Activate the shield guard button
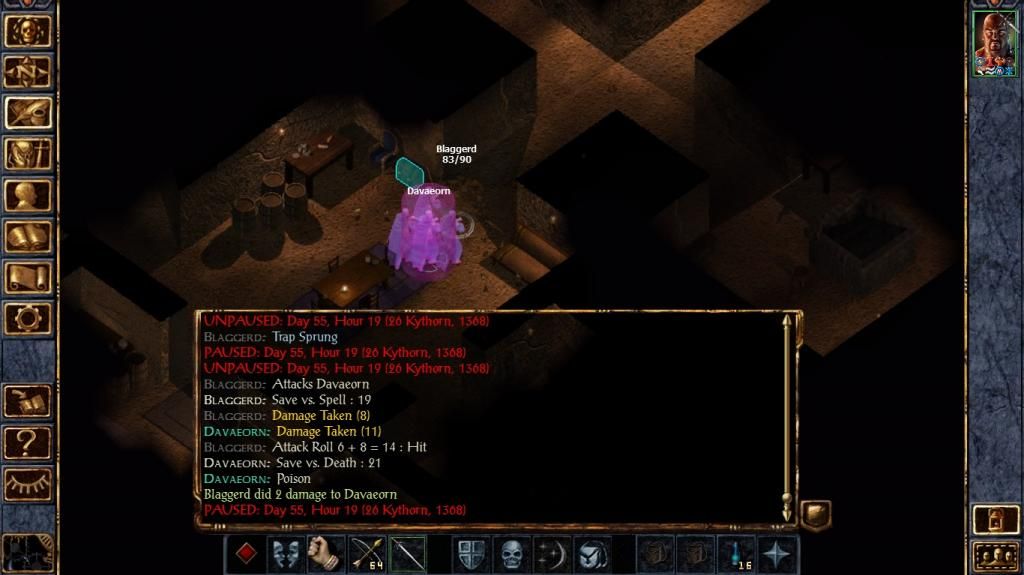This screenshot has width=1024, height=575. point(471,554)
